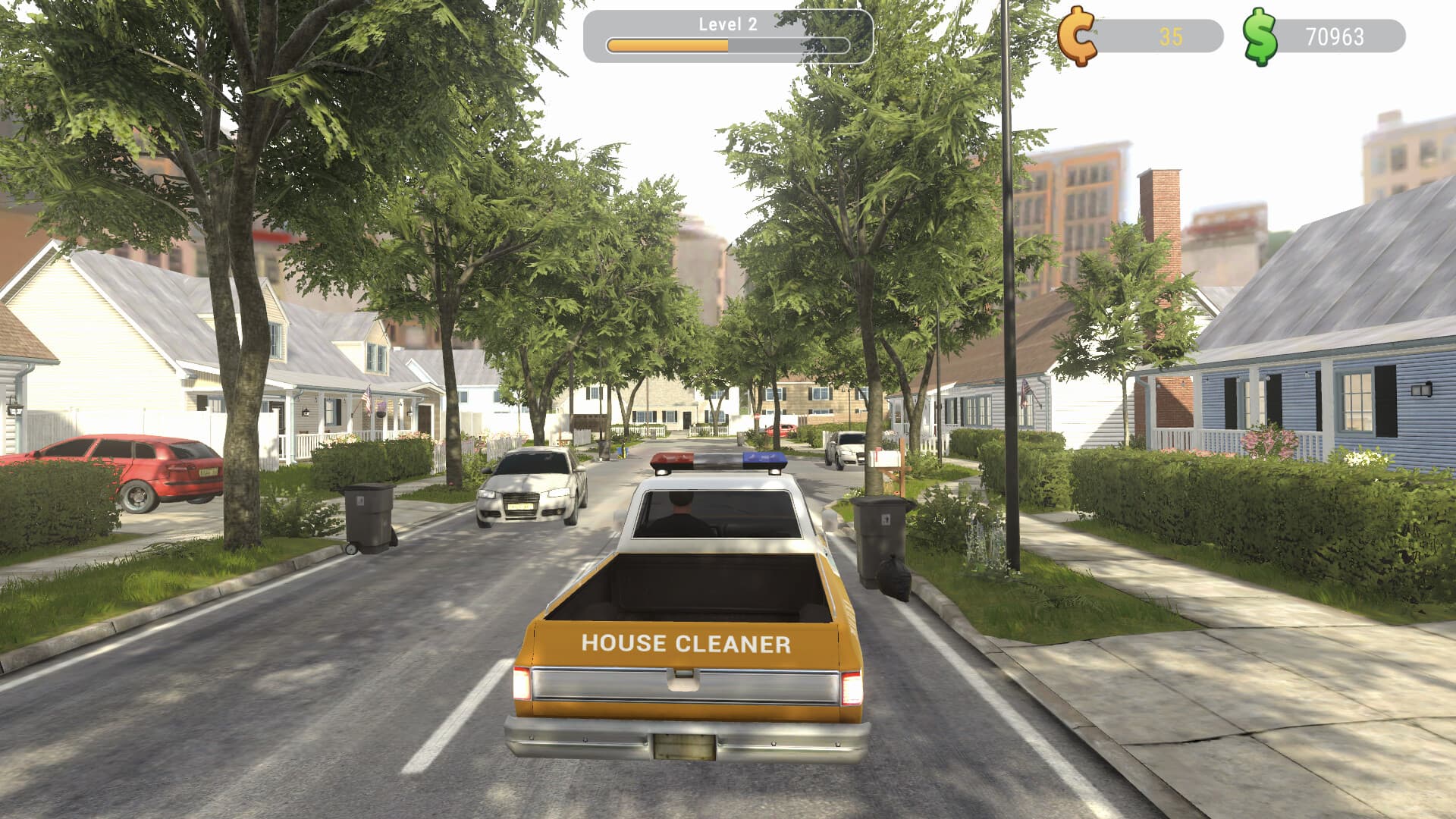Click the orange coin currency icon
The height and width of the screenshot is (819, 1456).
tap(1078, 36)
